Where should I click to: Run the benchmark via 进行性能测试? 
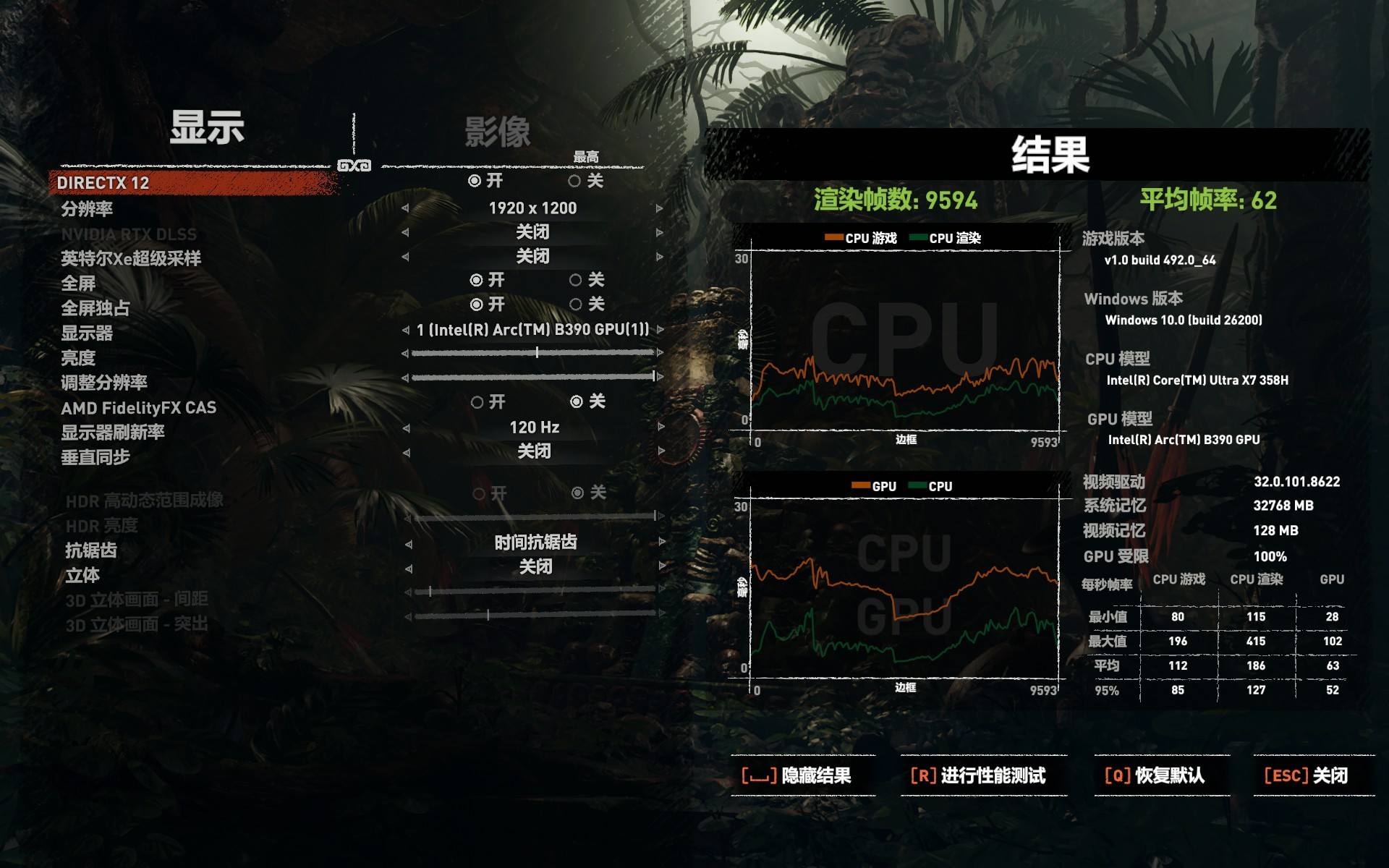(984, 774)
